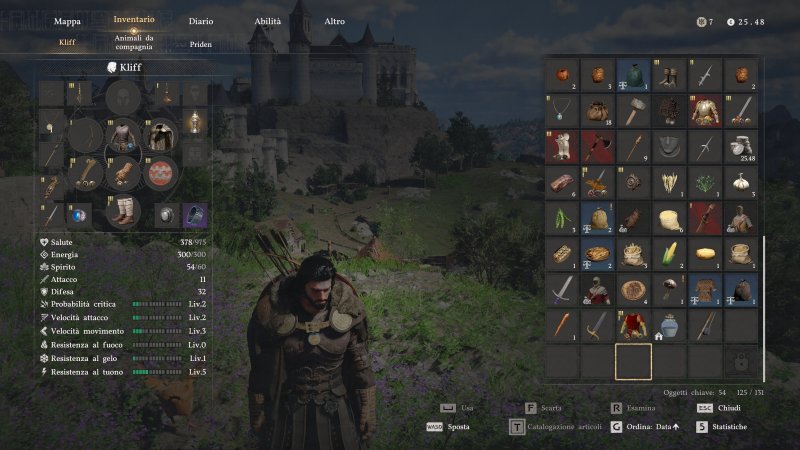
Task: Show Animali da compagnia inventory
Action: [134, 43]
